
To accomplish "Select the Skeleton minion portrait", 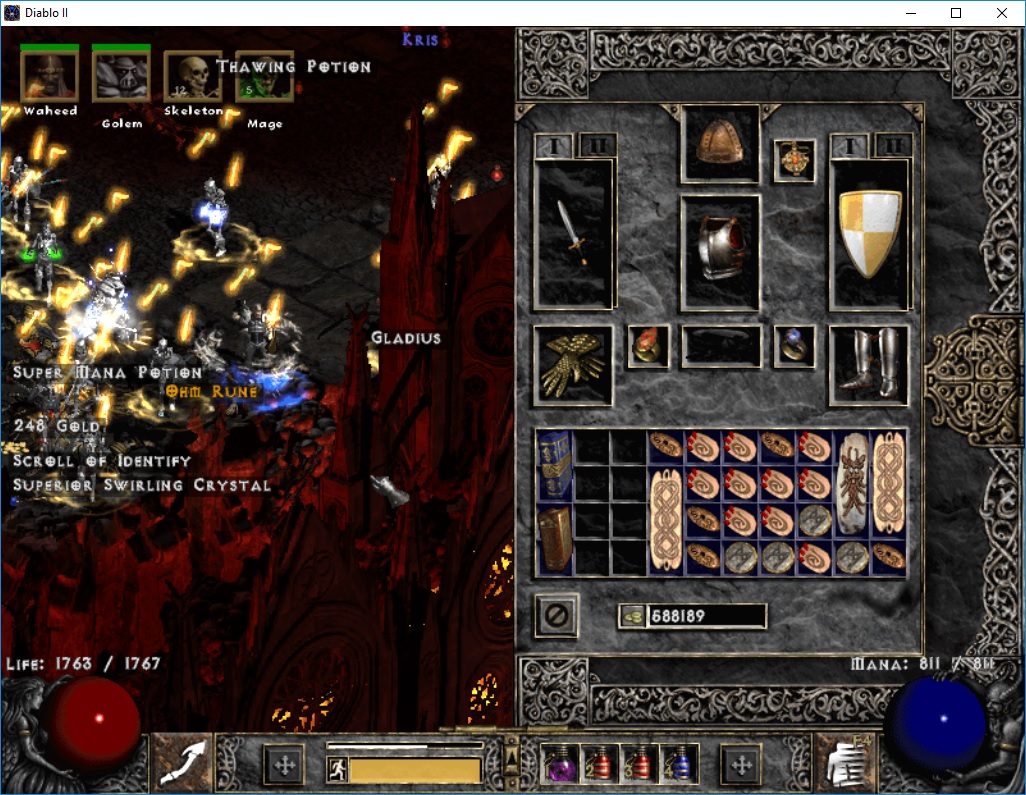I will (193, 76).
